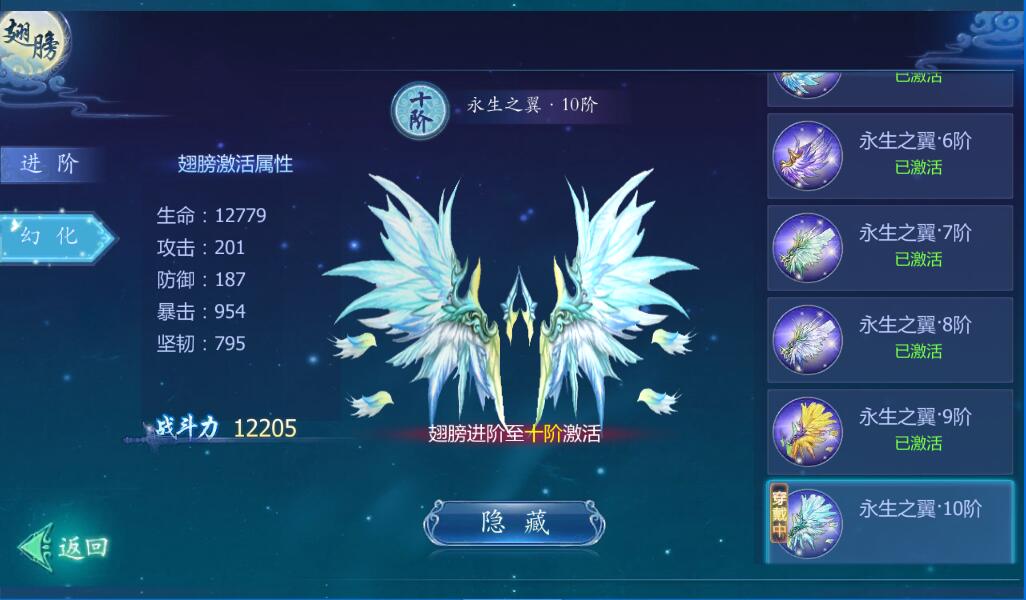Choose the equipped 永生之翼·10阶 wings
The height and width of the screenshot is (600, 1026).
point(889,522)
